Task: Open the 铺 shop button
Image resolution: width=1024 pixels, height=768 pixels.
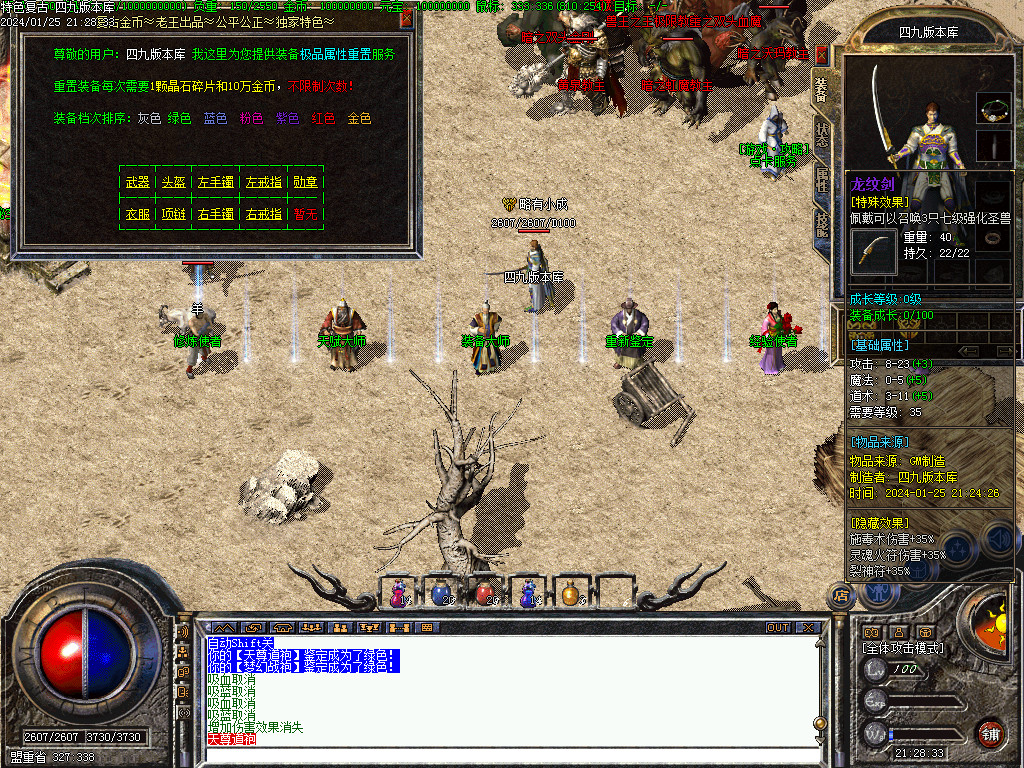Action: [990, 732]
